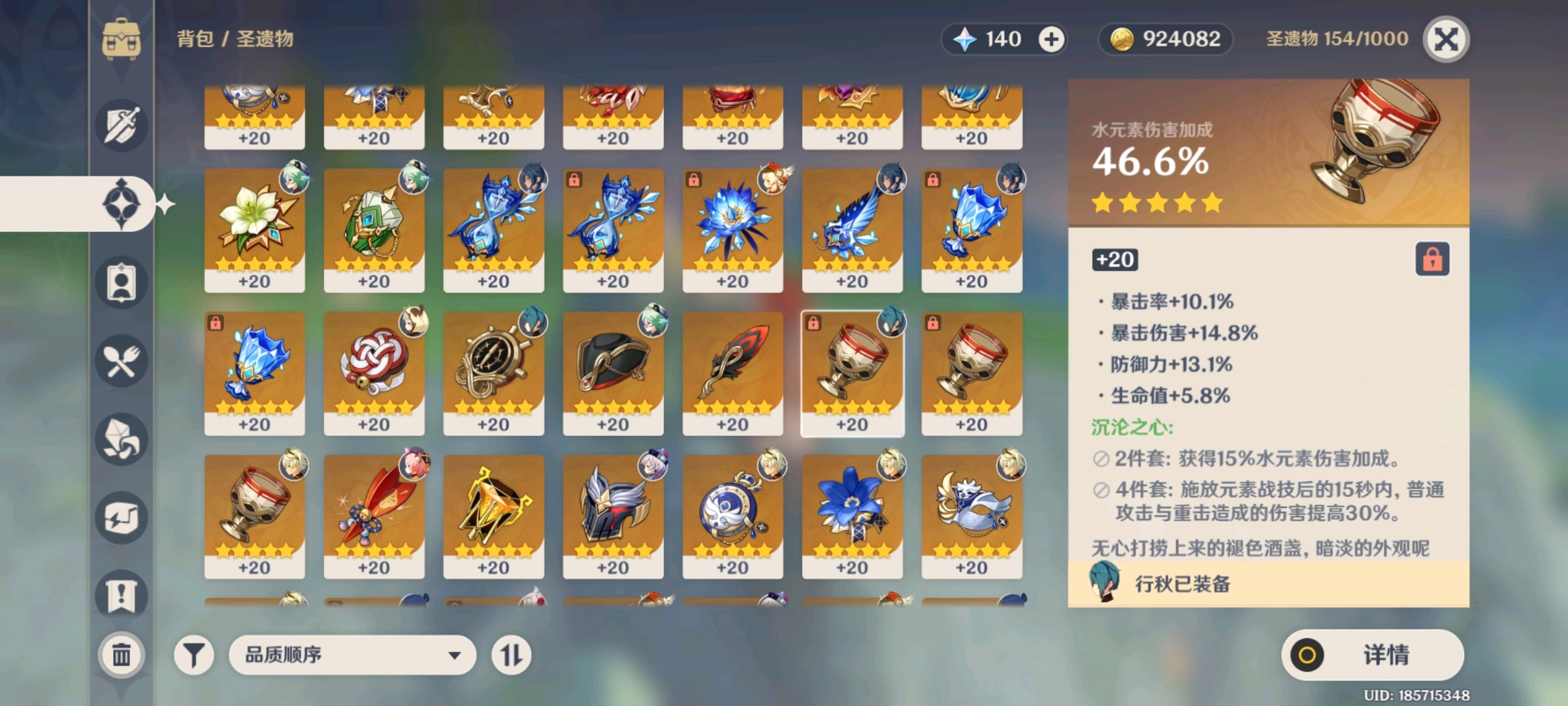Tap the trash can delete button

click(122, 654)
